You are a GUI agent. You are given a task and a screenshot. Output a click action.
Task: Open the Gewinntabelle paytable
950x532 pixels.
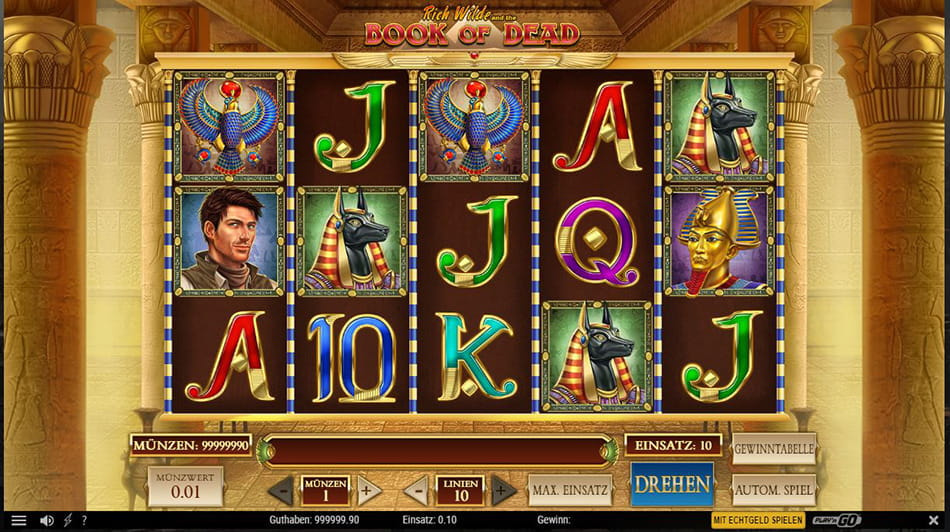774,449
